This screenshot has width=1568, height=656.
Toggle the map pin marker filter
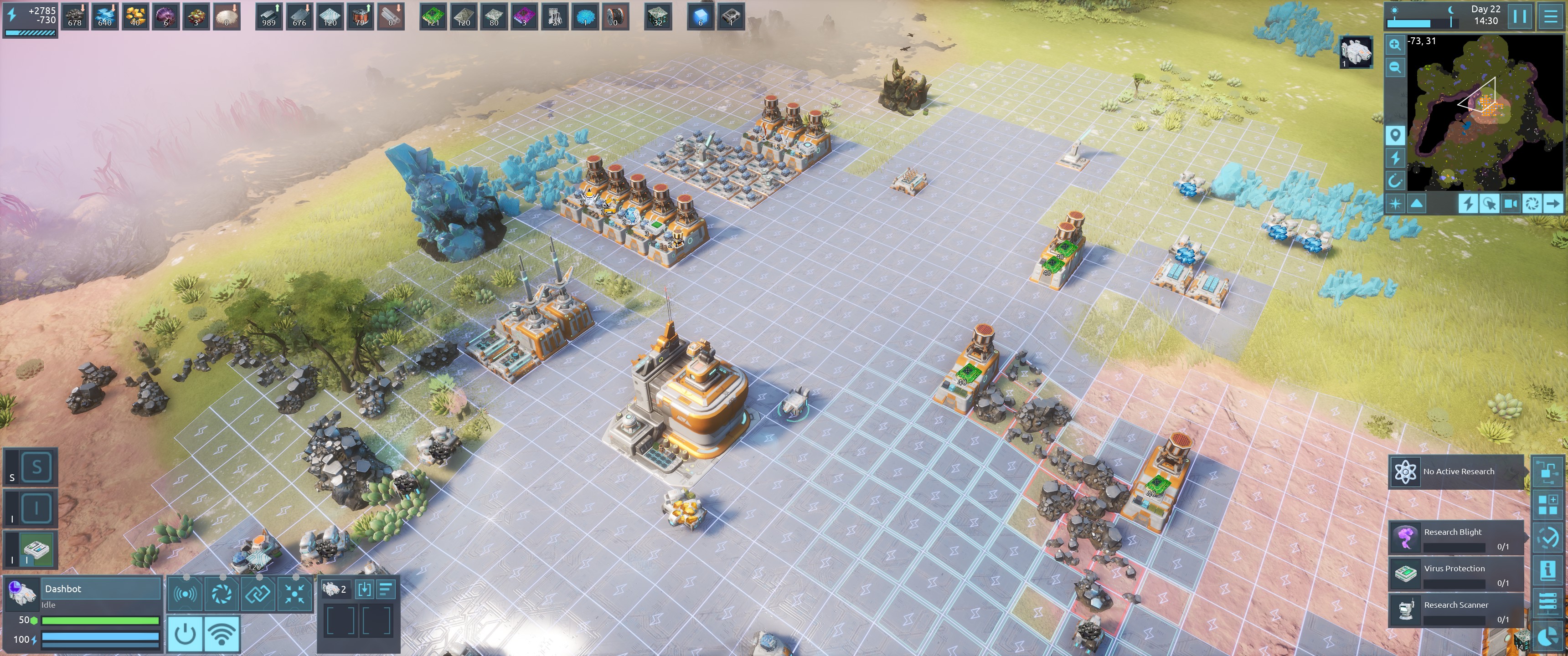pos(1395,135)
